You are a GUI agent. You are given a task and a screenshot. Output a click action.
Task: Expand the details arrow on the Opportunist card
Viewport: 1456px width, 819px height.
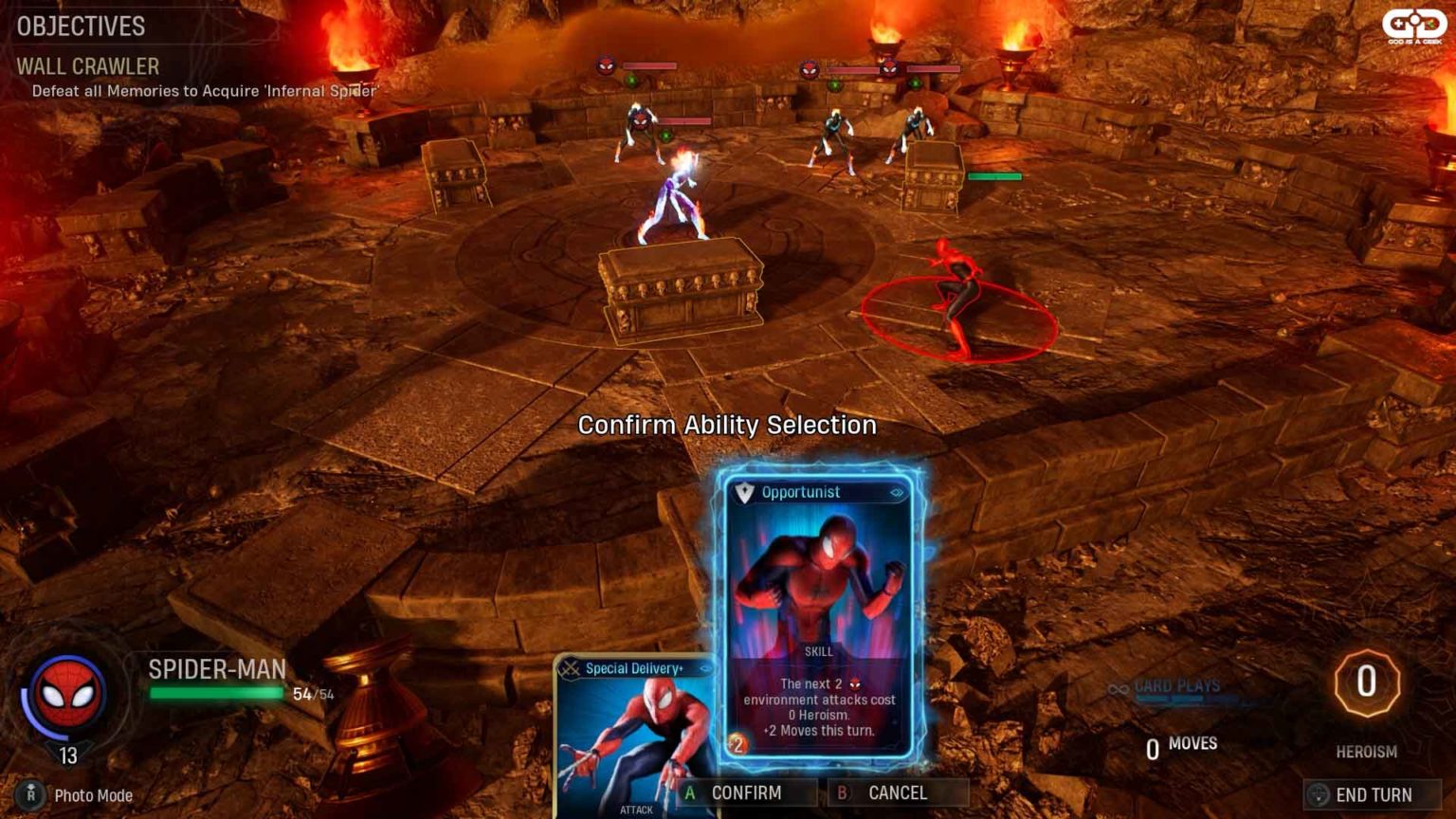897,492
